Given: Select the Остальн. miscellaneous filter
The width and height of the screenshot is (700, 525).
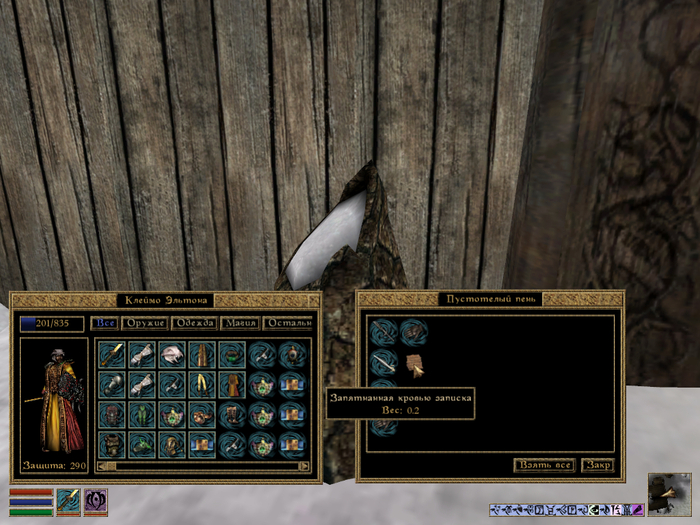Looking at the screenshot, I should coord(290,323).
